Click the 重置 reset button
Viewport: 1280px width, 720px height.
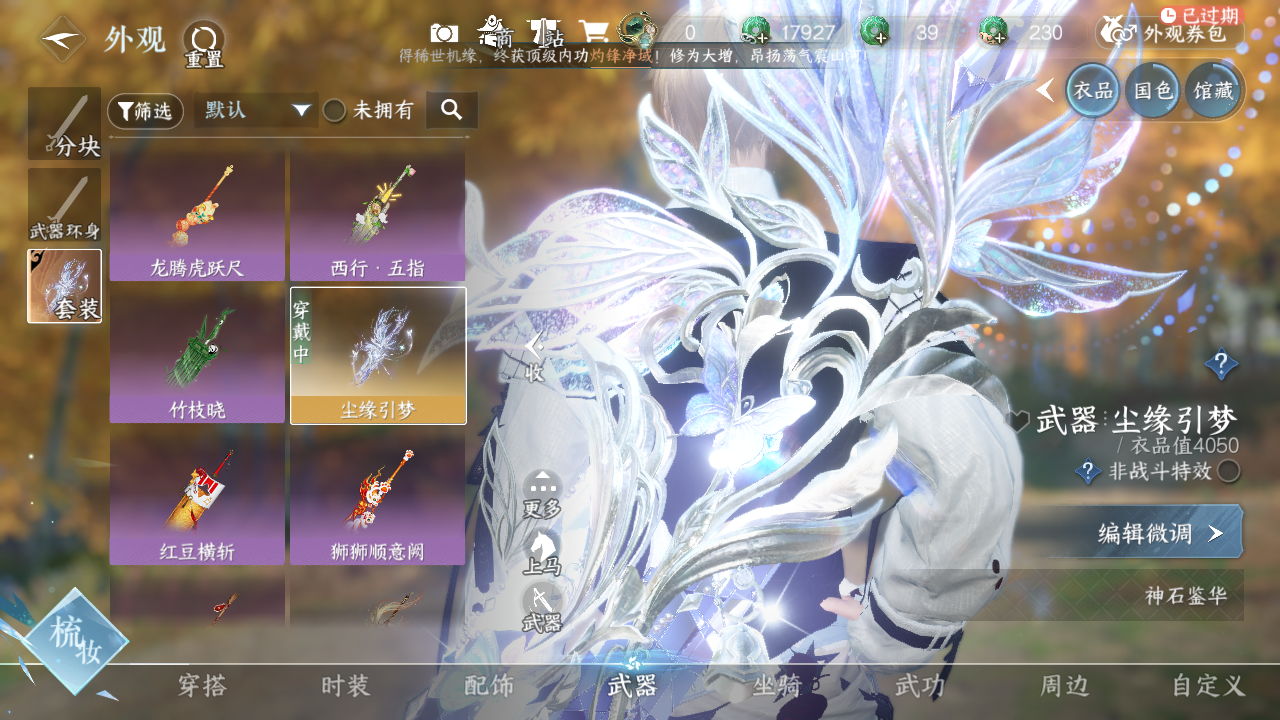click(203, 44)
